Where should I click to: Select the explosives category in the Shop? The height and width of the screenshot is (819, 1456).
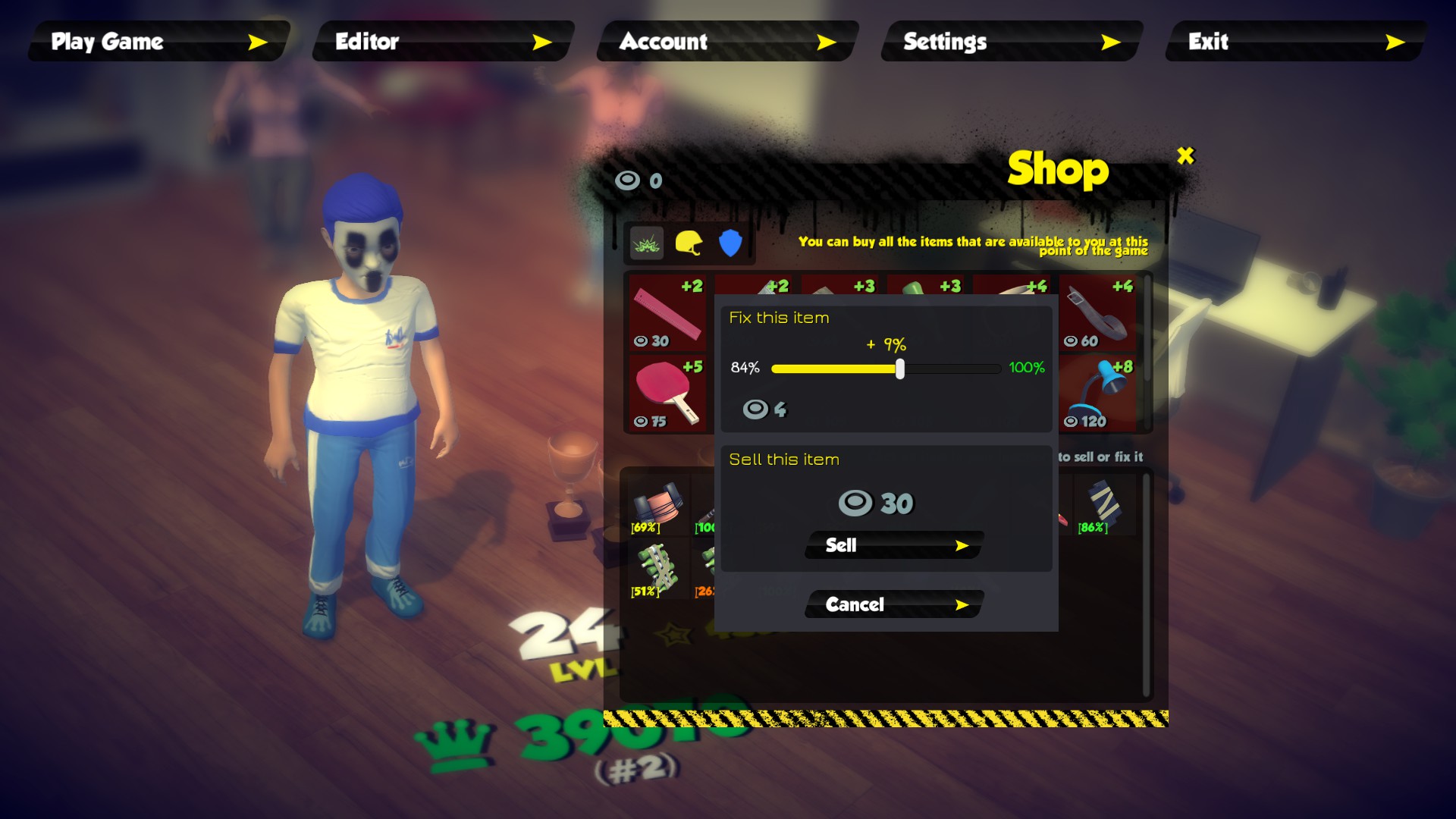(x=645, y=243)
